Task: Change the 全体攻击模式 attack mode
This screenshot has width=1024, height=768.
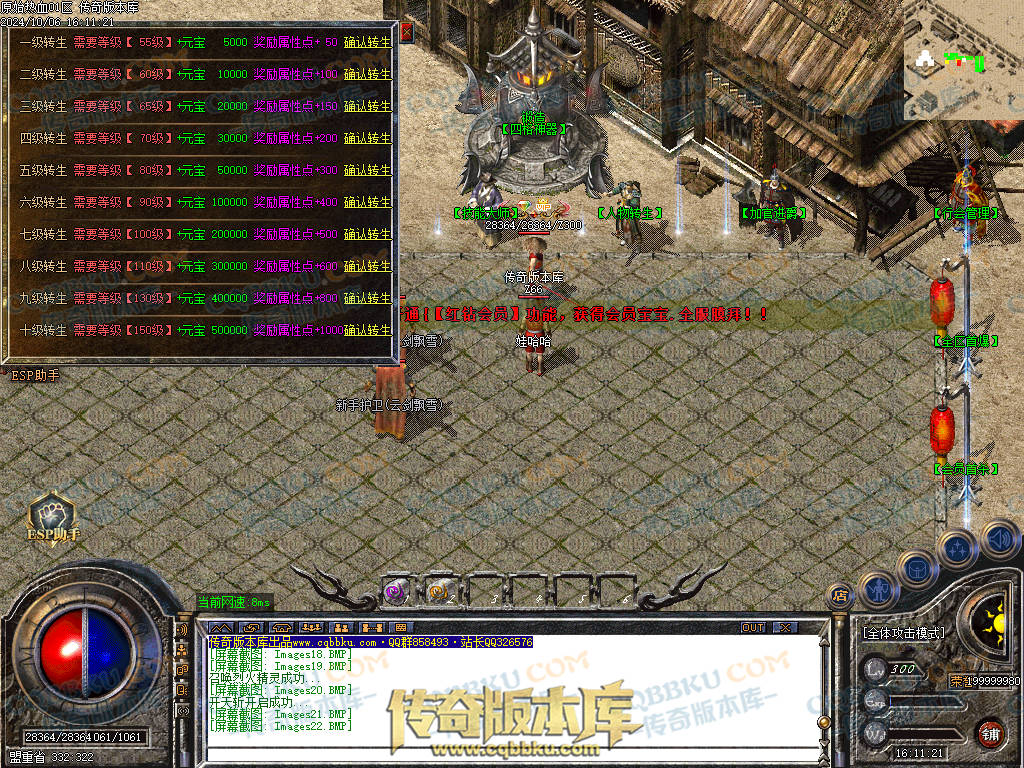Action: tap(903, 633)
